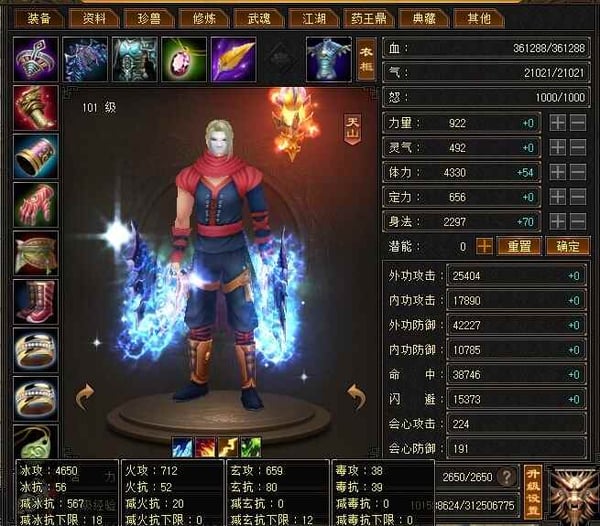Confirm stat allocation with 确定
The image size is (600, 526).
coord(567,246)
